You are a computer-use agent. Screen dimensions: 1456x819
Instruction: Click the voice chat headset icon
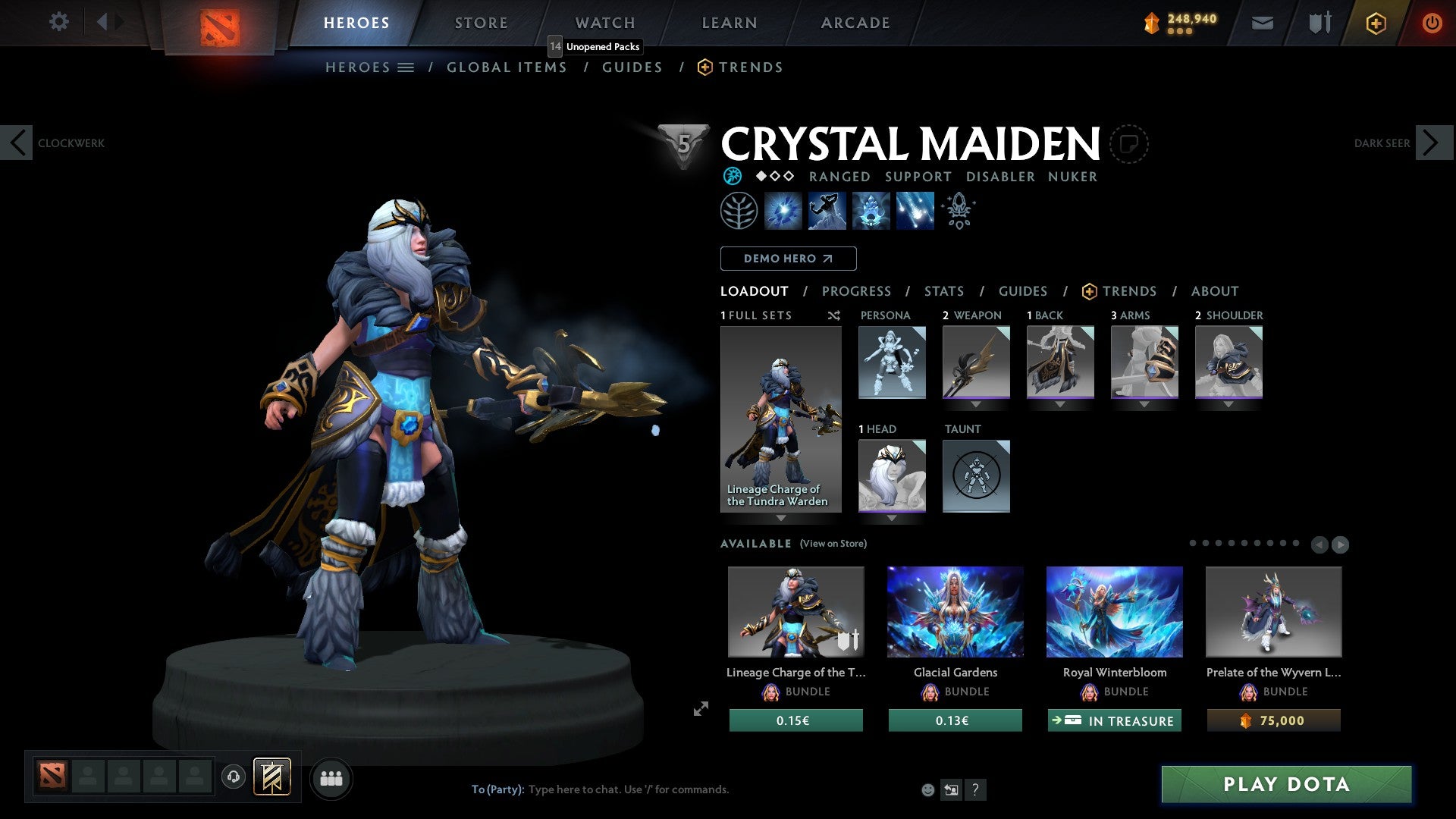click(233, 778)
